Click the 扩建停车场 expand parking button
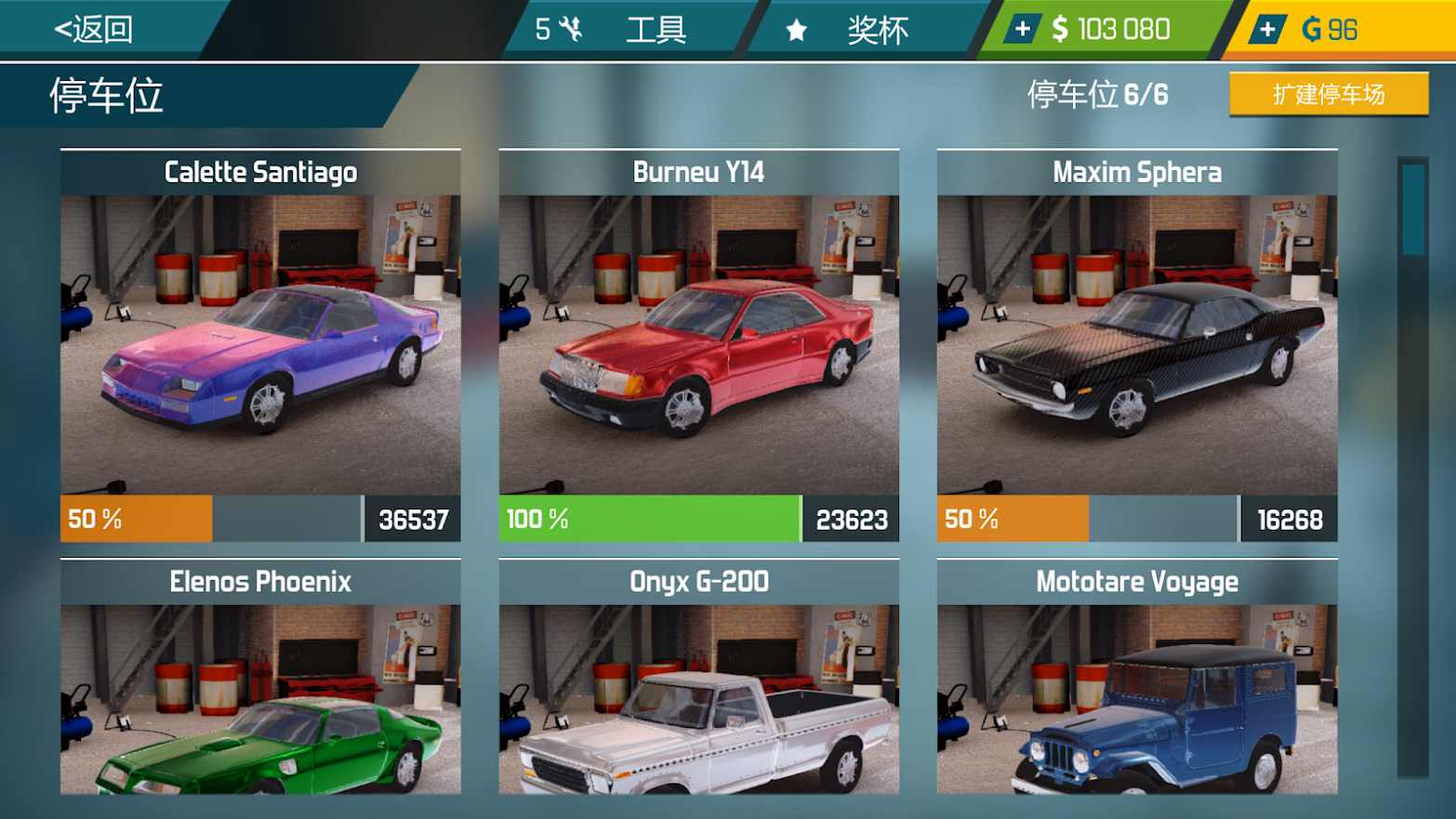Viewport: 1456px width, 819px height. pos(1328,94)
